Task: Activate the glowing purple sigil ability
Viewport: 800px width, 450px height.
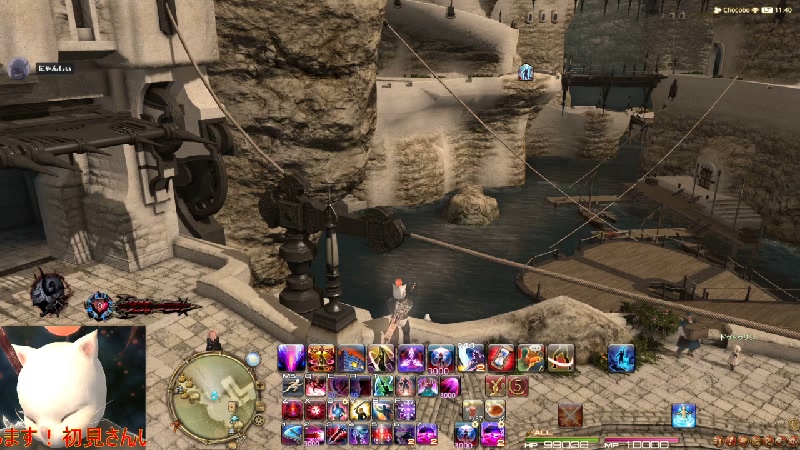Action: click(411, 358)
